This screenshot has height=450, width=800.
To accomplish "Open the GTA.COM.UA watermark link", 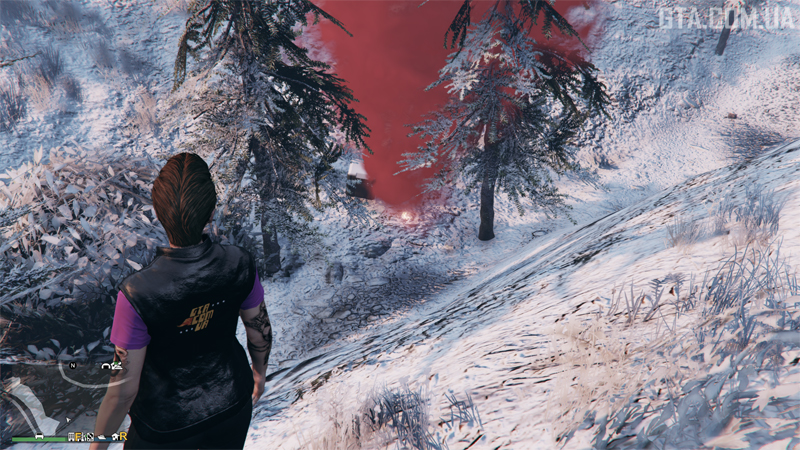I will (x=724, y=17).
